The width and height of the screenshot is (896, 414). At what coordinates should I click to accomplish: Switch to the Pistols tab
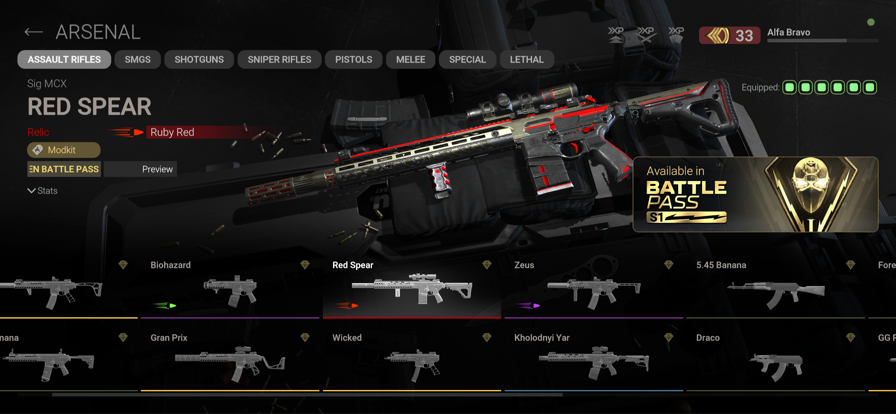pos(353,60)
